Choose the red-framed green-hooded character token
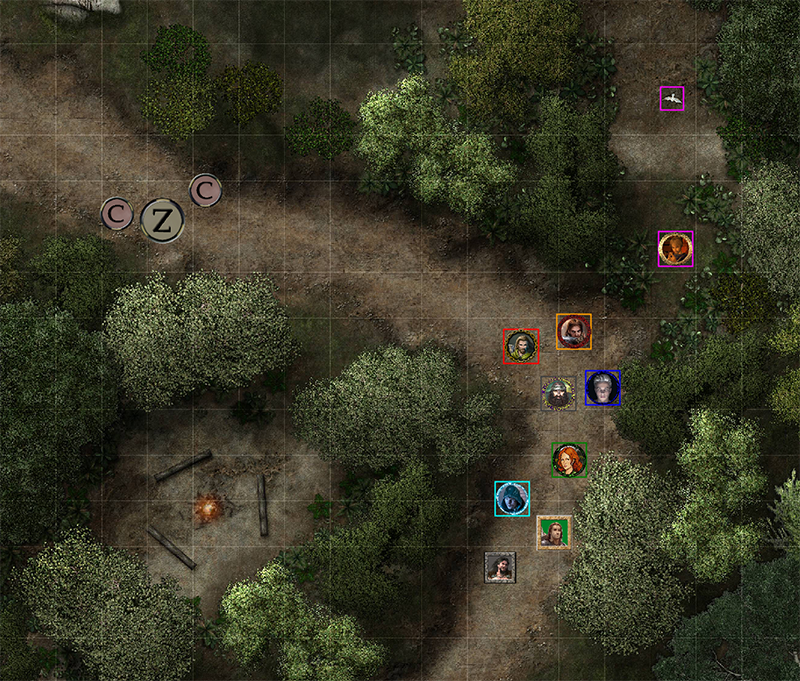The image size is (800, 681). pyautogui.click(x=521, y=346)
